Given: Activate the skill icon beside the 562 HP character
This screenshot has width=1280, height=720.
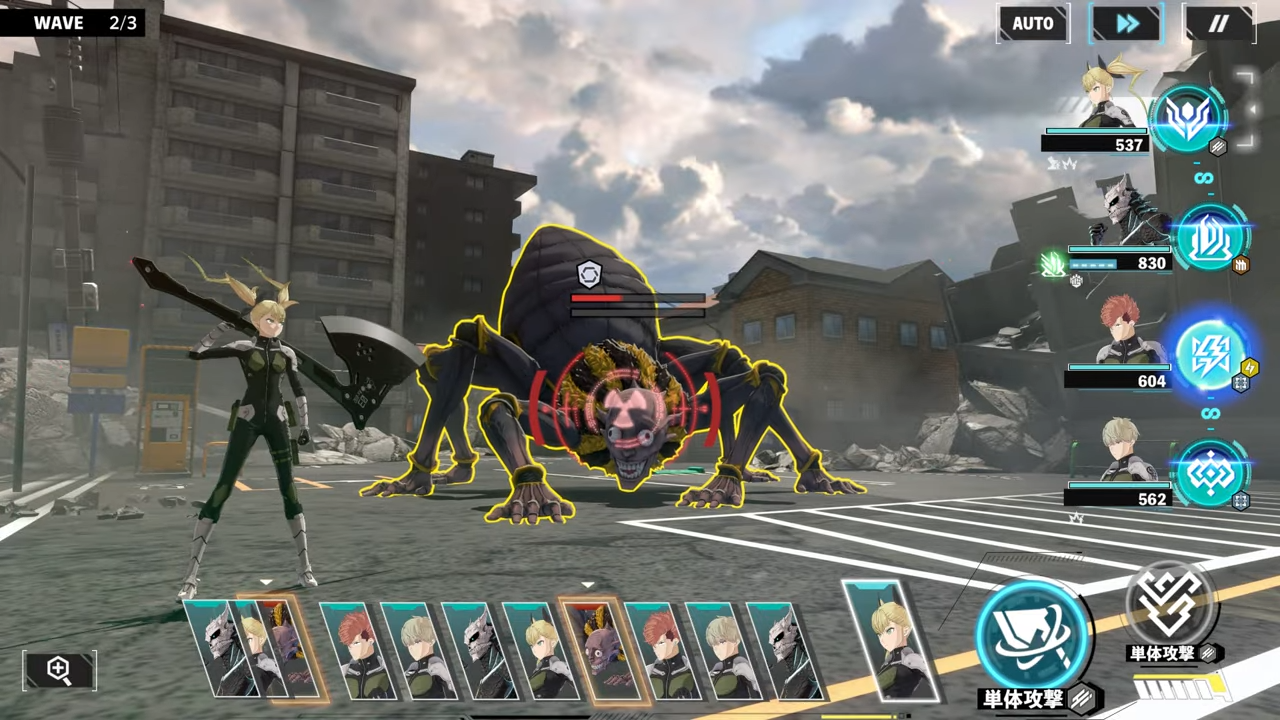Looking at the screenshot, I should coord(1210,473).
